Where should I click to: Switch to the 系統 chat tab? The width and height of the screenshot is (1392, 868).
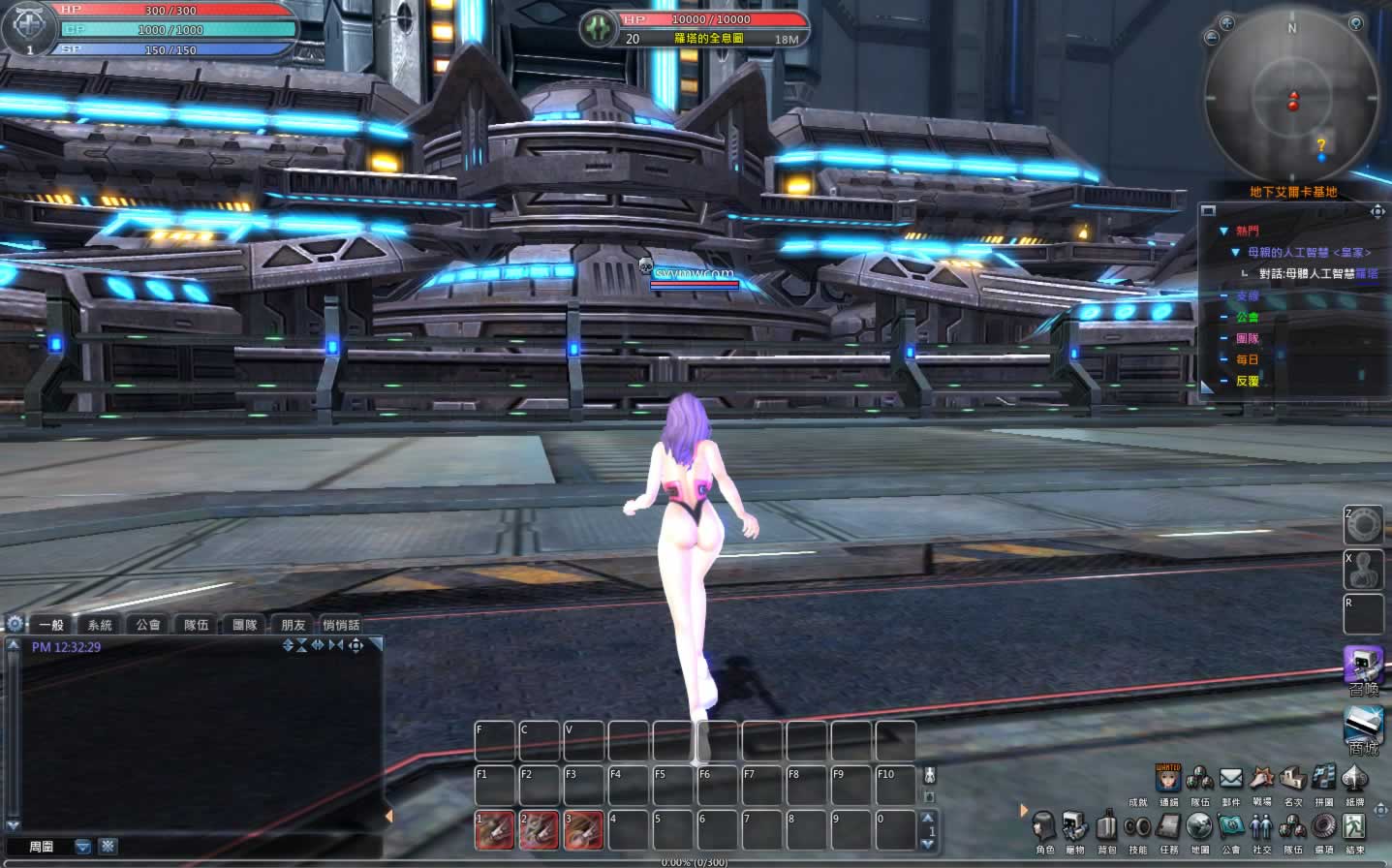coord(100,625)
